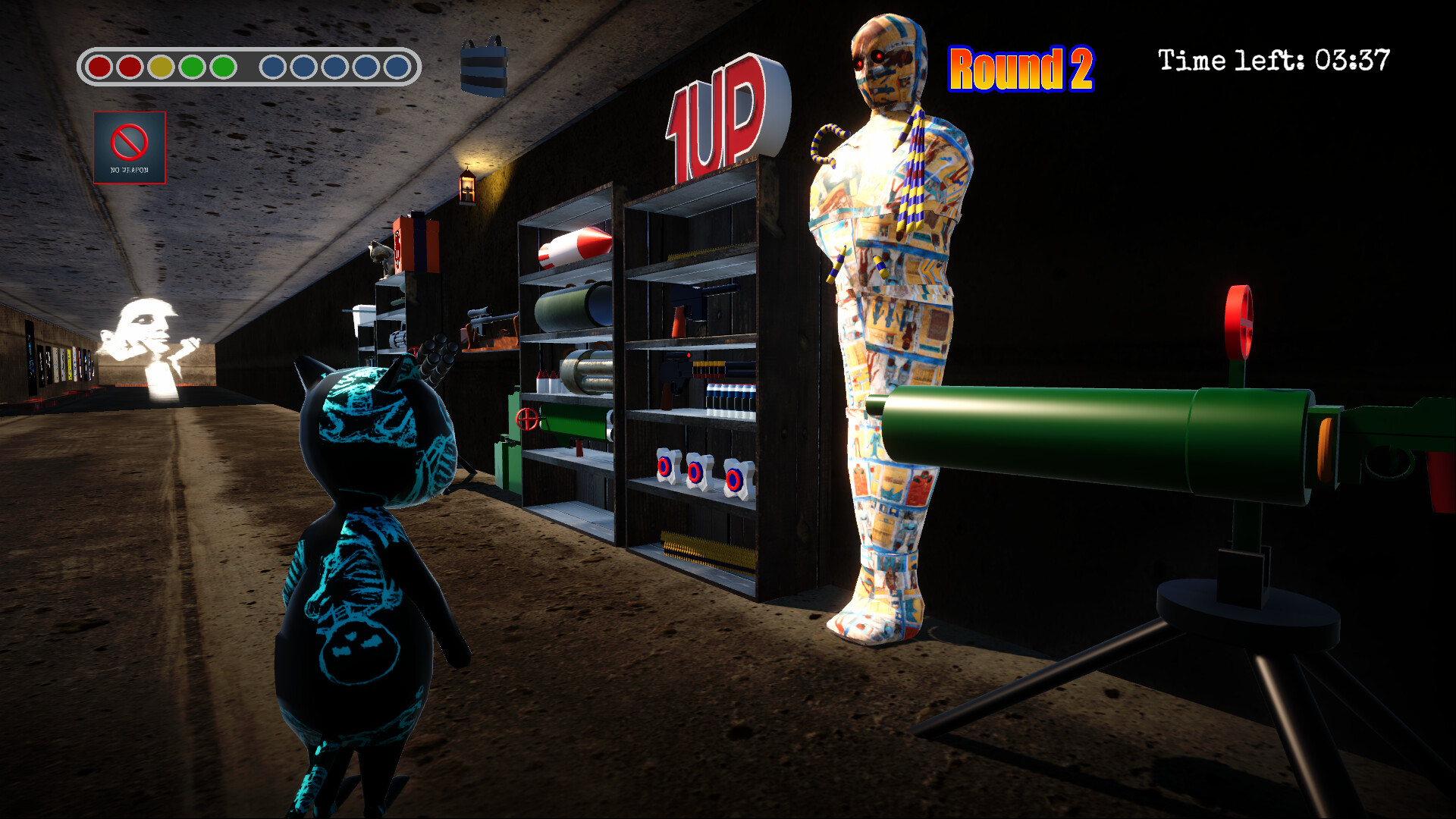Toggle a green dot in the status bar

(191, 67)
